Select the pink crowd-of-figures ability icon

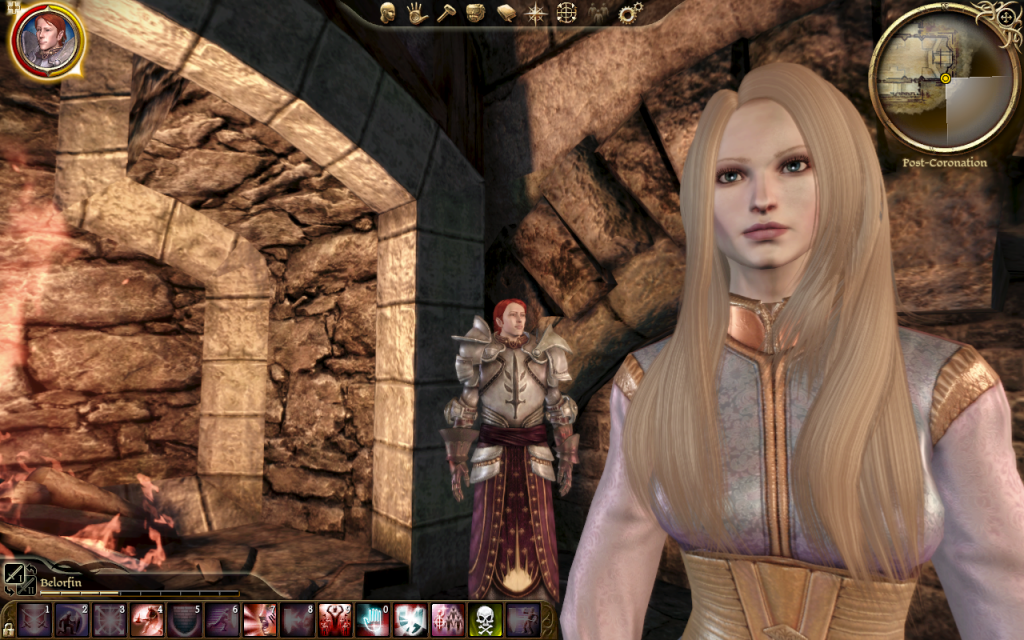[447, 620]
